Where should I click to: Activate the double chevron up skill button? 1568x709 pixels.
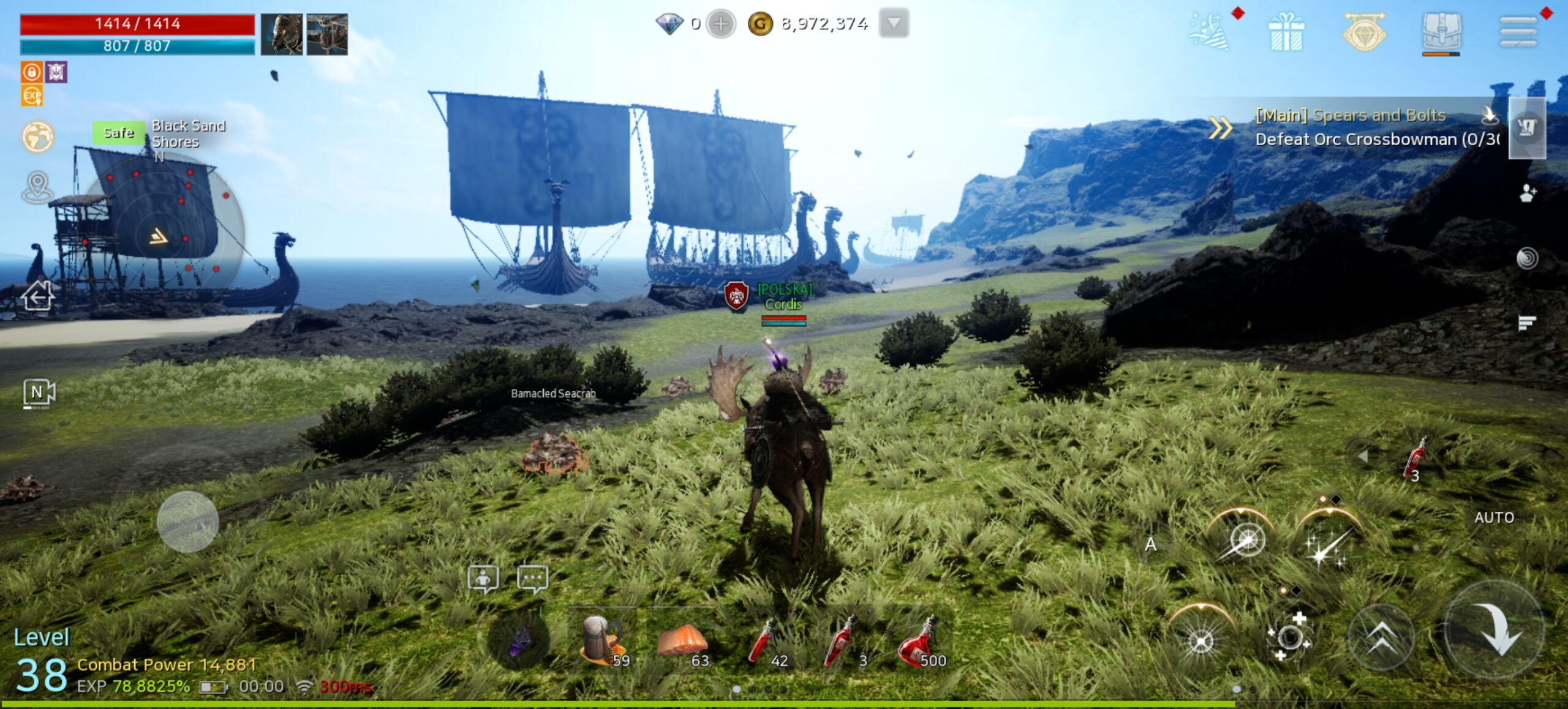click(x=1382, y=638)
